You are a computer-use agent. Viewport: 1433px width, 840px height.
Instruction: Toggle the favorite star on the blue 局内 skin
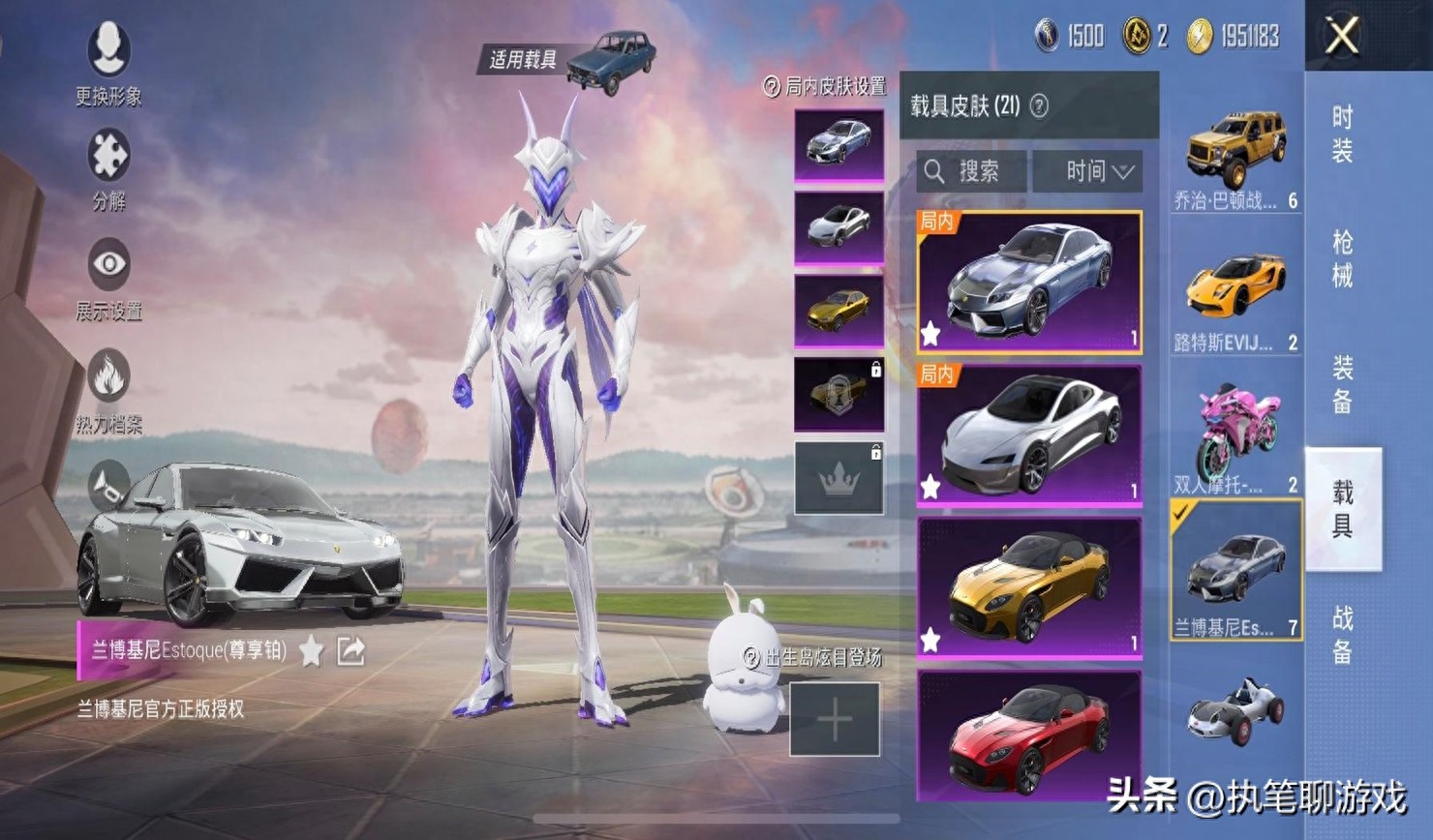930,334
